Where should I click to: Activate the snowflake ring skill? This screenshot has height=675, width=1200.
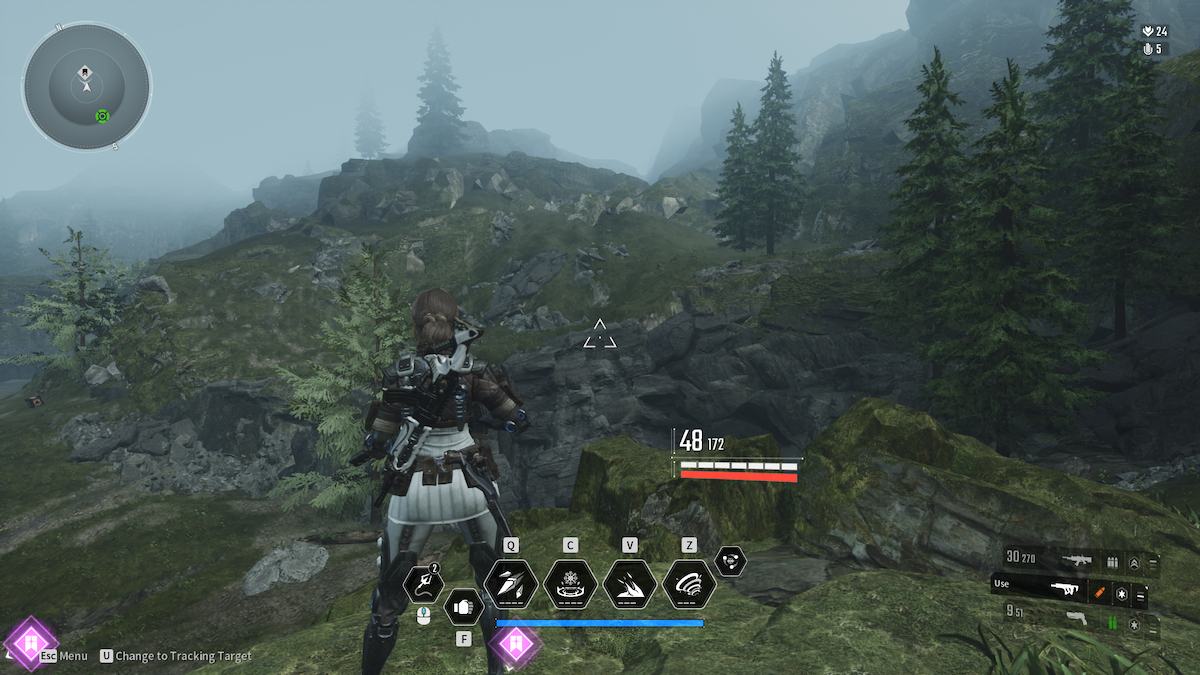coord(570,583)
